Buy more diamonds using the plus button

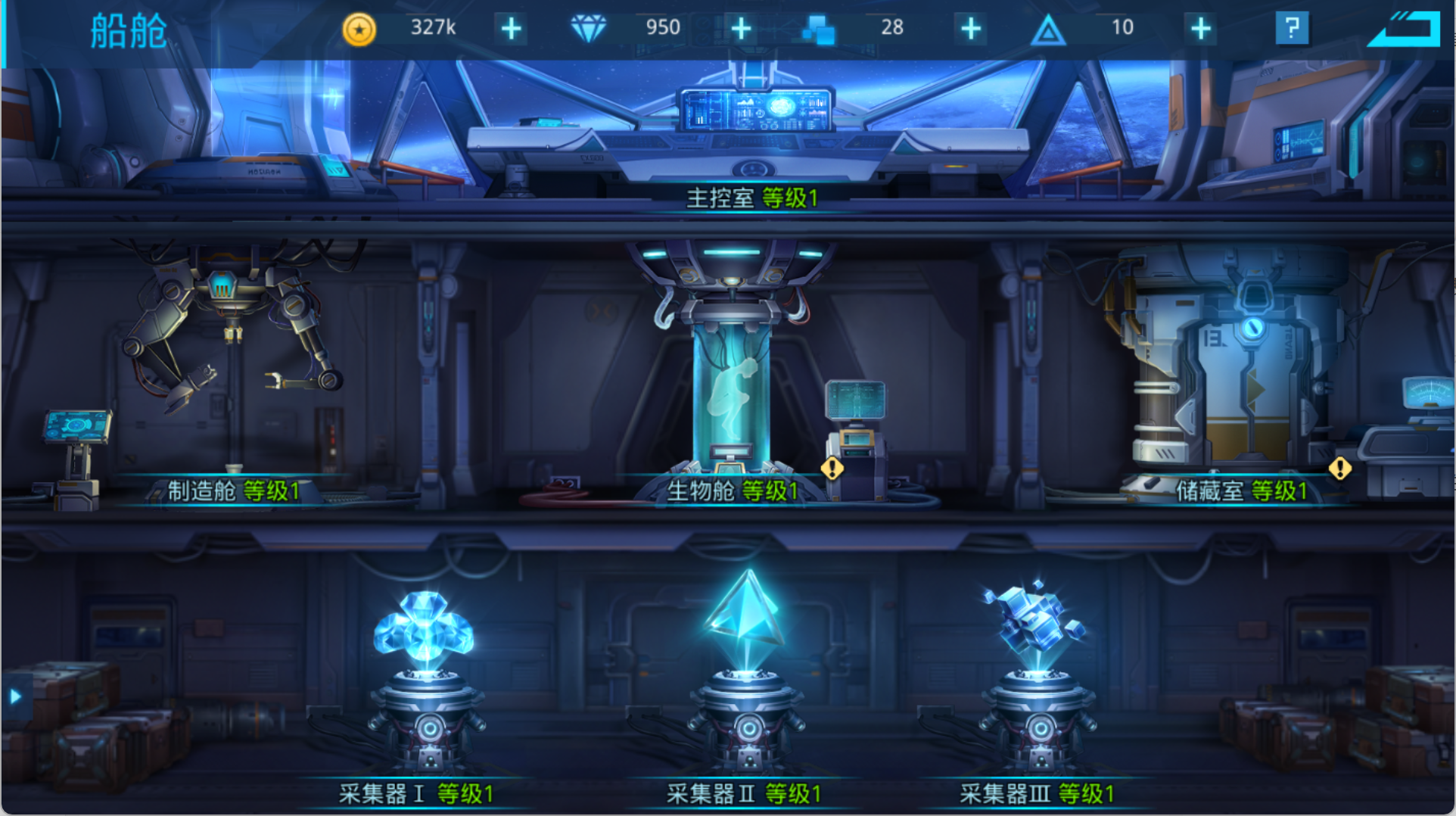tap(742, 29)
